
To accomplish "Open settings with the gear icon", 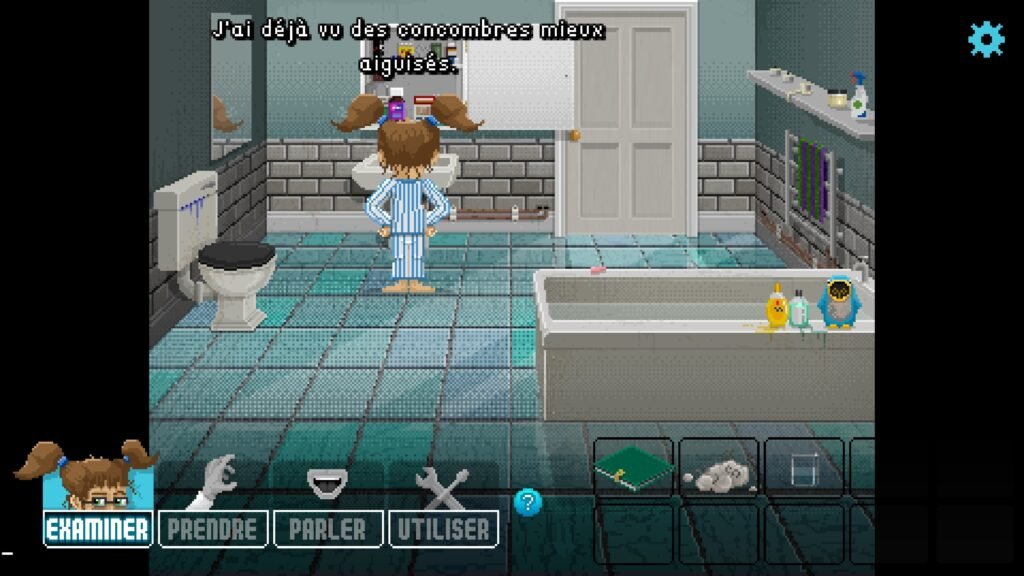I will coord(985,40).
